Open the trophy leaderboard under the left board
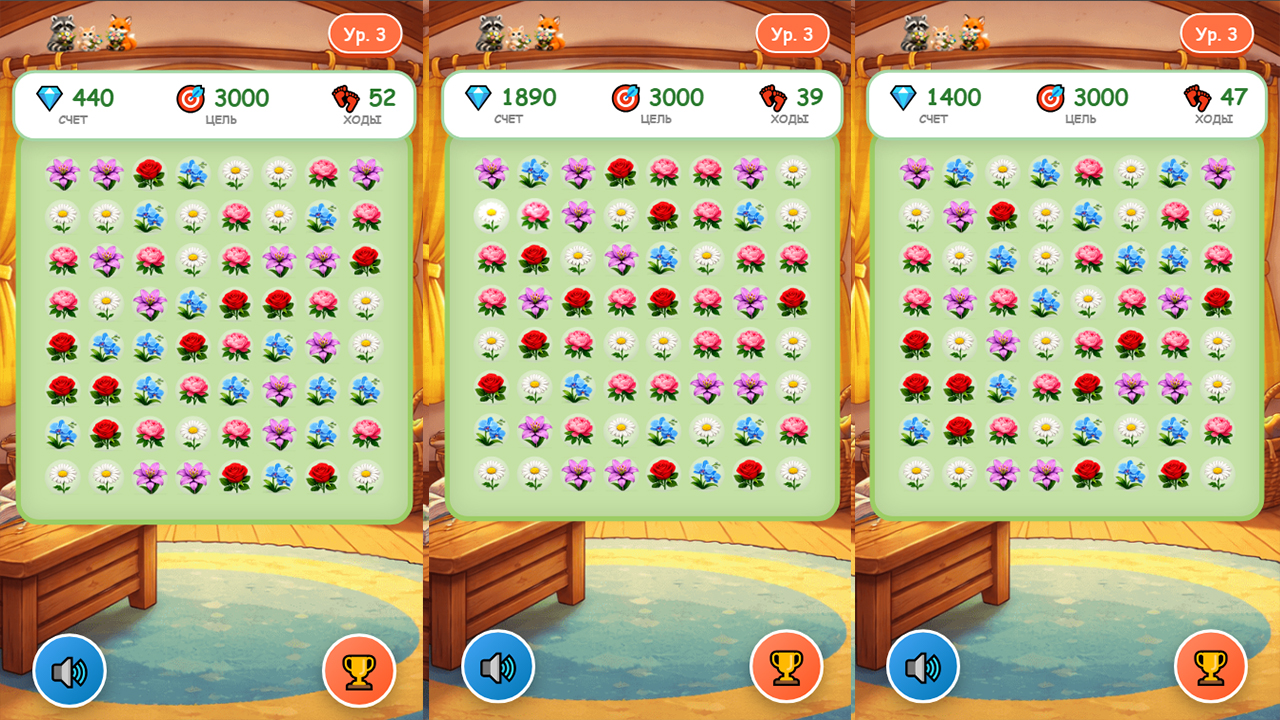Image resolution: width=1280 pixels, height=720 pixels. (x=359, y=671)
